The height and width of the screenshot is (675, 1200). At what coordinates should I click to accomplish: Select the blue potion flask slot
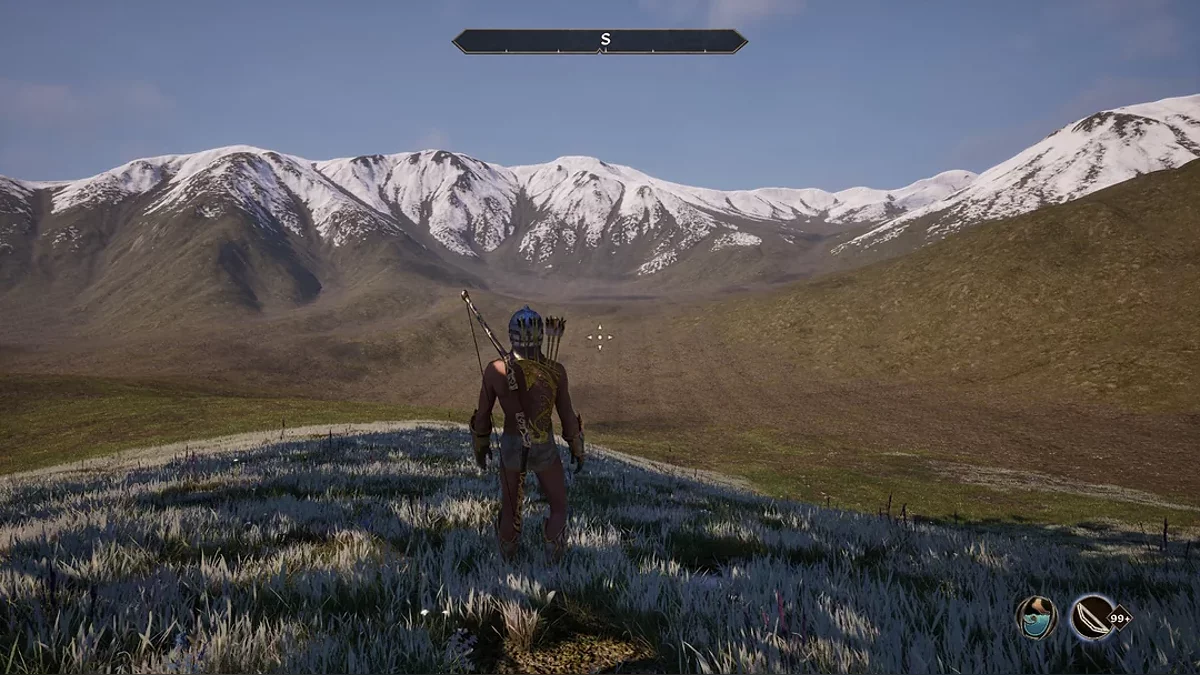1036,617
